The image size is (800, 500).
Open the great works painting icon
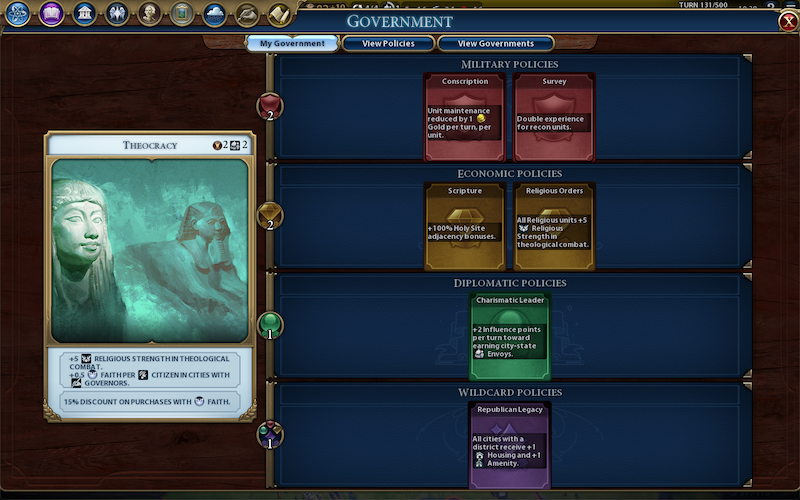(182, 14)
